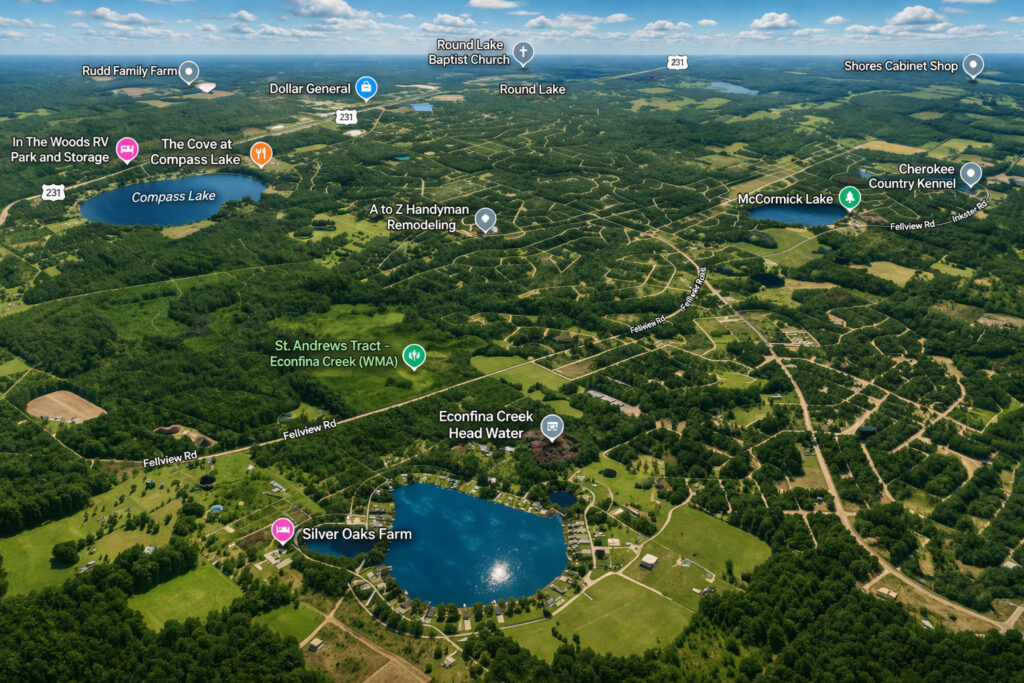Open In The Woods RV Park lodging marker
Screen dimensions: 1024x683
point(127,149)
